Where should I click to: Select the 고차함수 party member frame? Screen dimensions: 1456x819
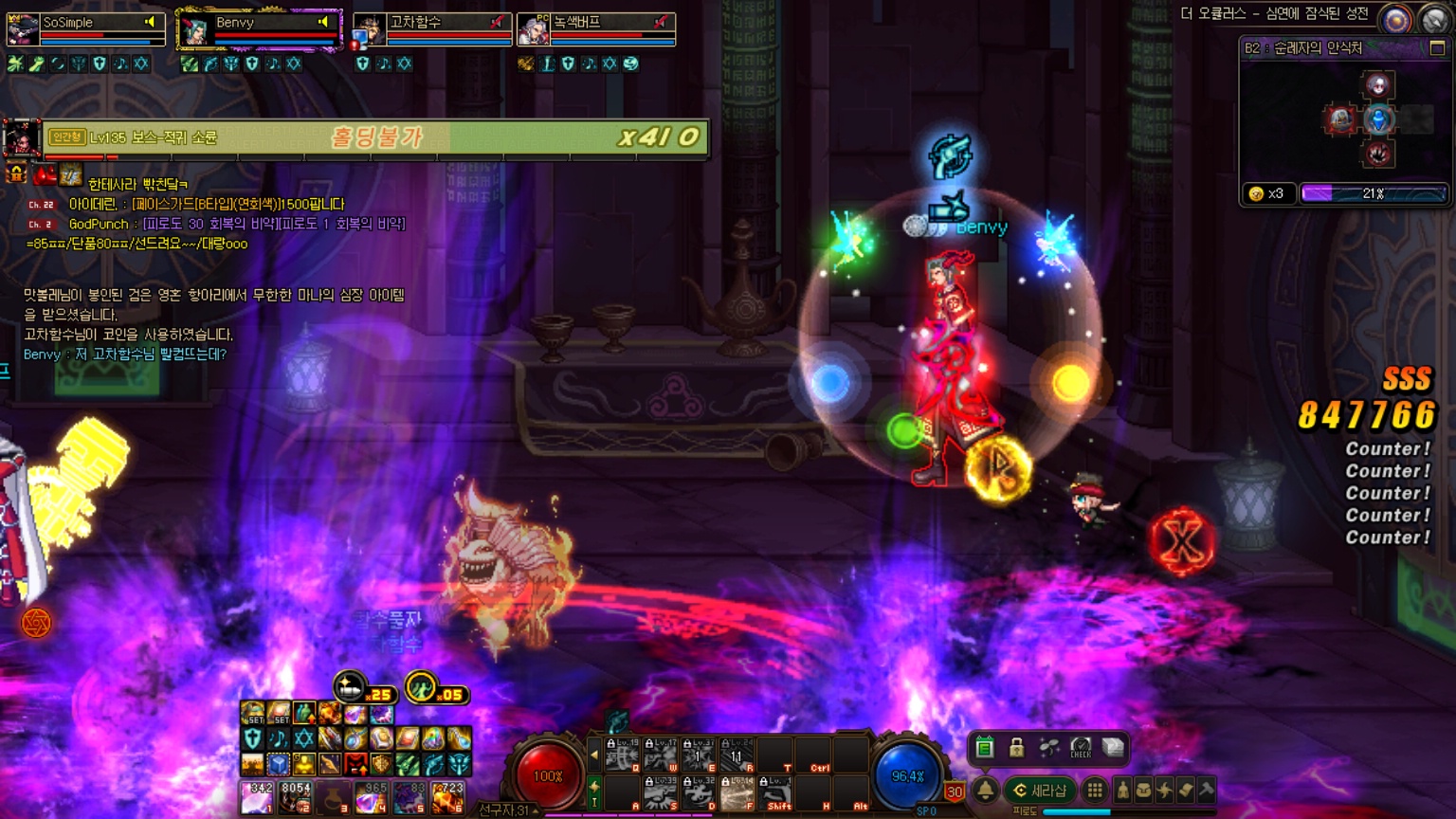(x=433, y=28)
